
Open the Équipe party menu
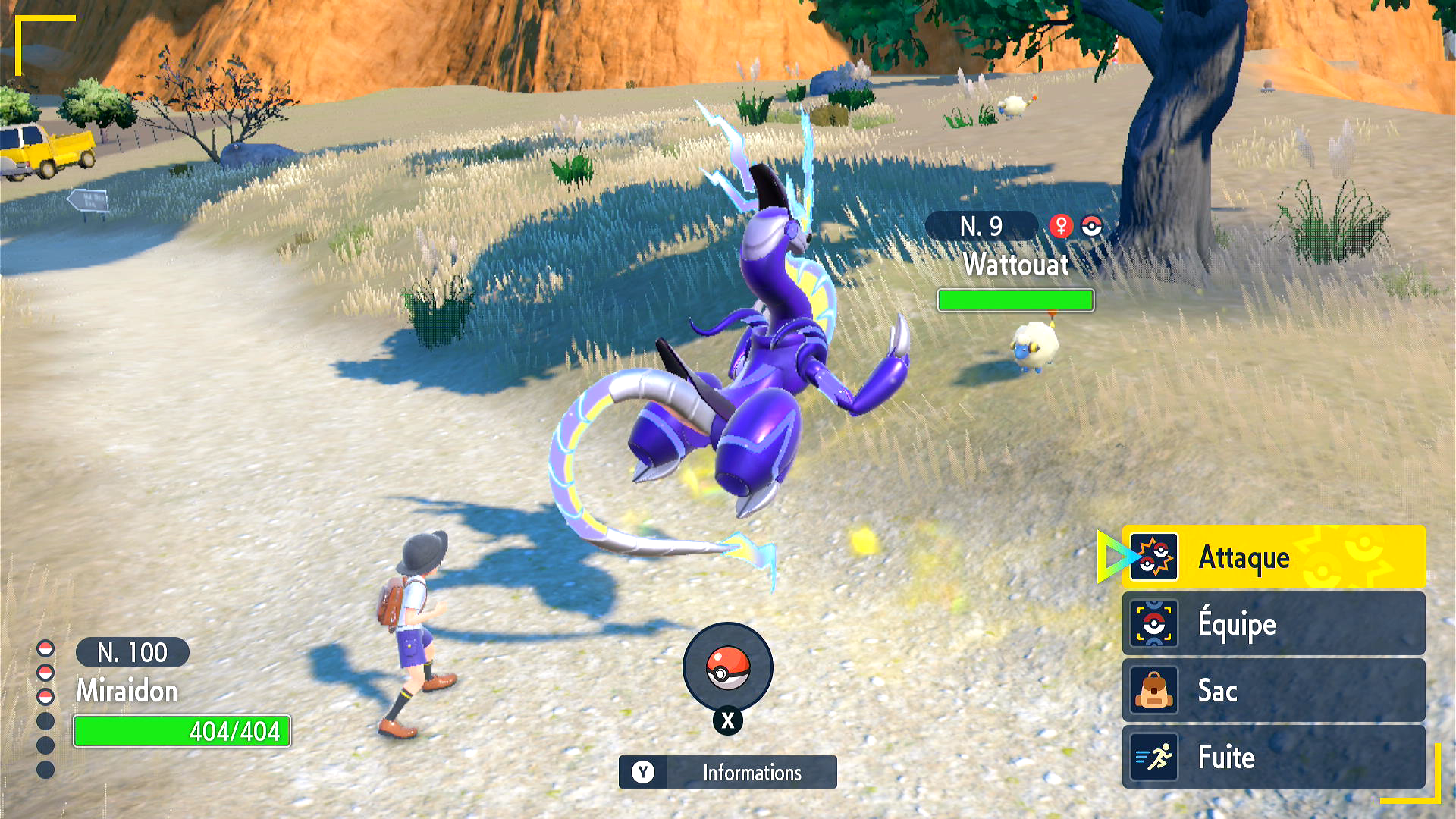click(x=1272, y=624)
